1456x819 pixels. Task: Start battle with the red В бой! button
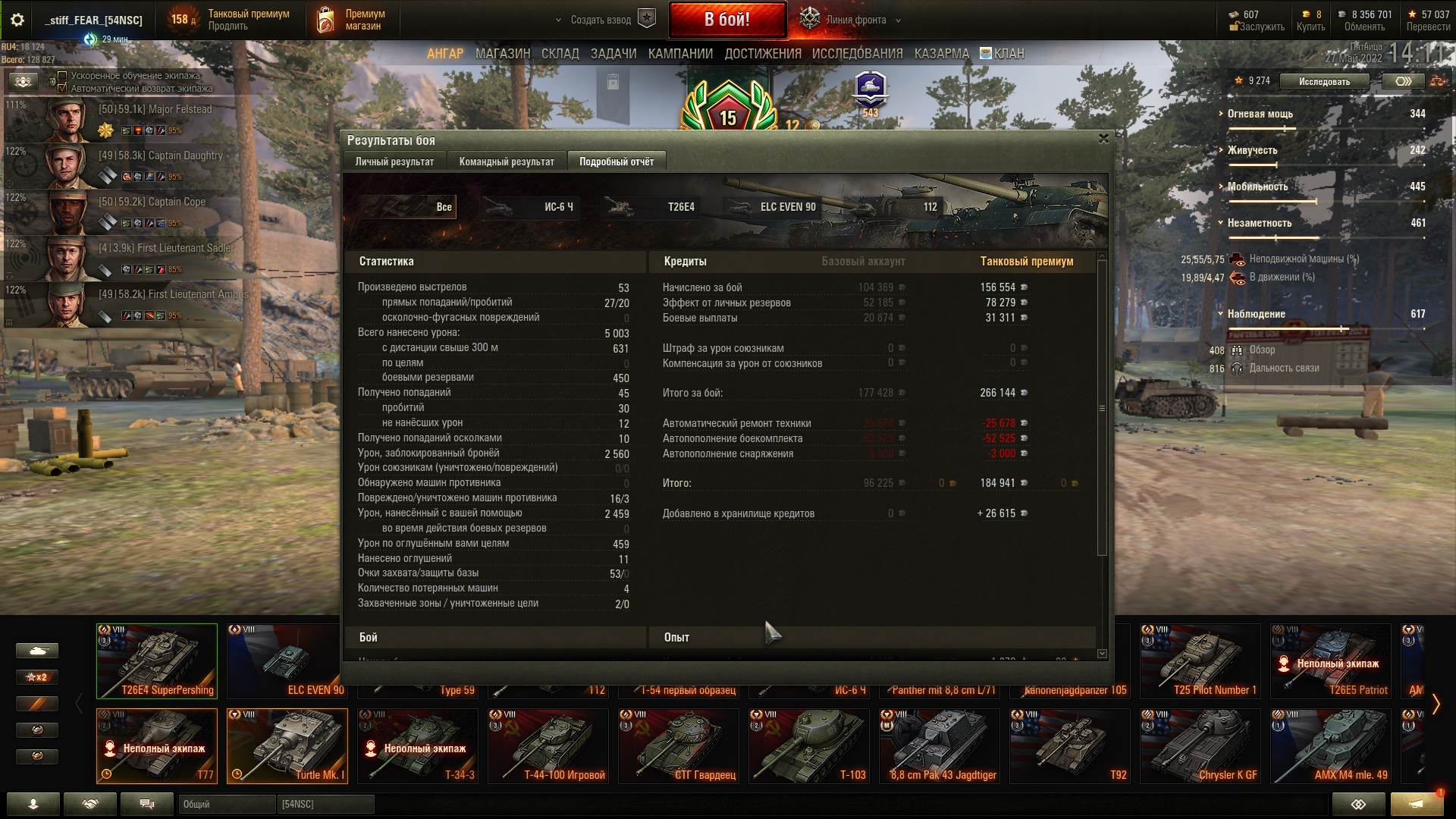pos(726,20)
